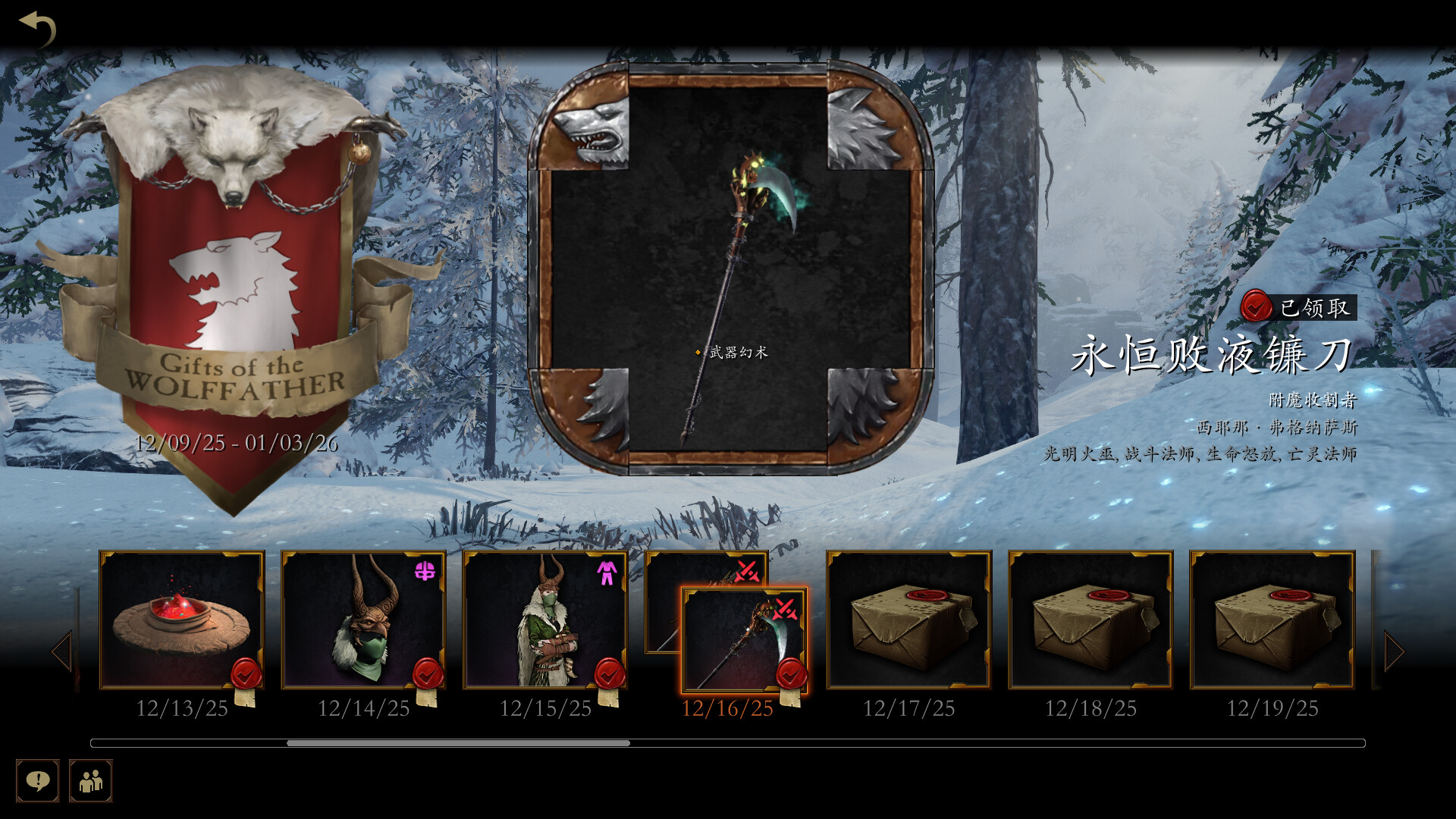Click the horizontal reward scrollbar thumb

point(458,743)
